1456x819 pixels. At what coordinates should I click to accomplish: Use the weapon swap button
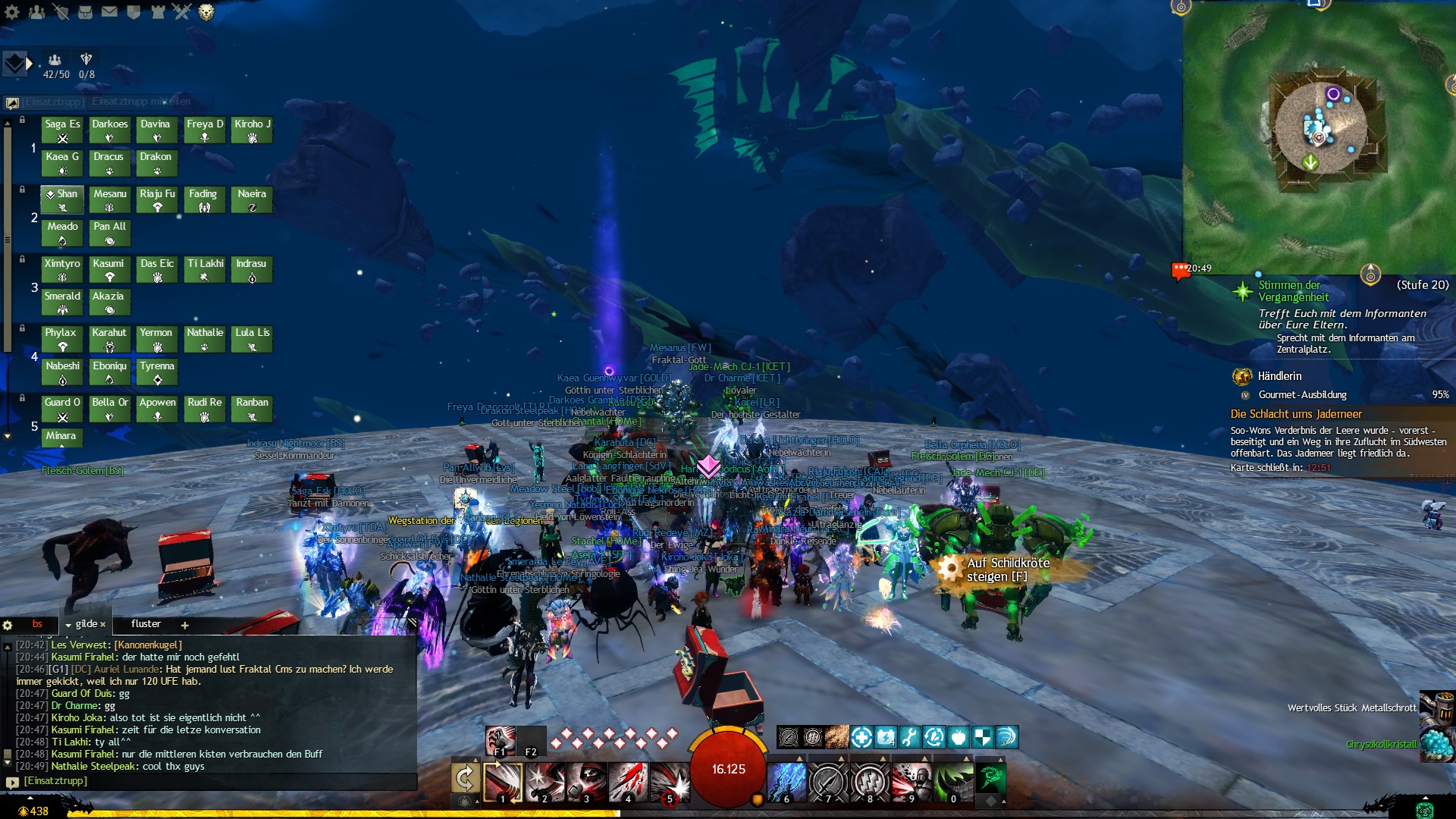coord(465,779)
